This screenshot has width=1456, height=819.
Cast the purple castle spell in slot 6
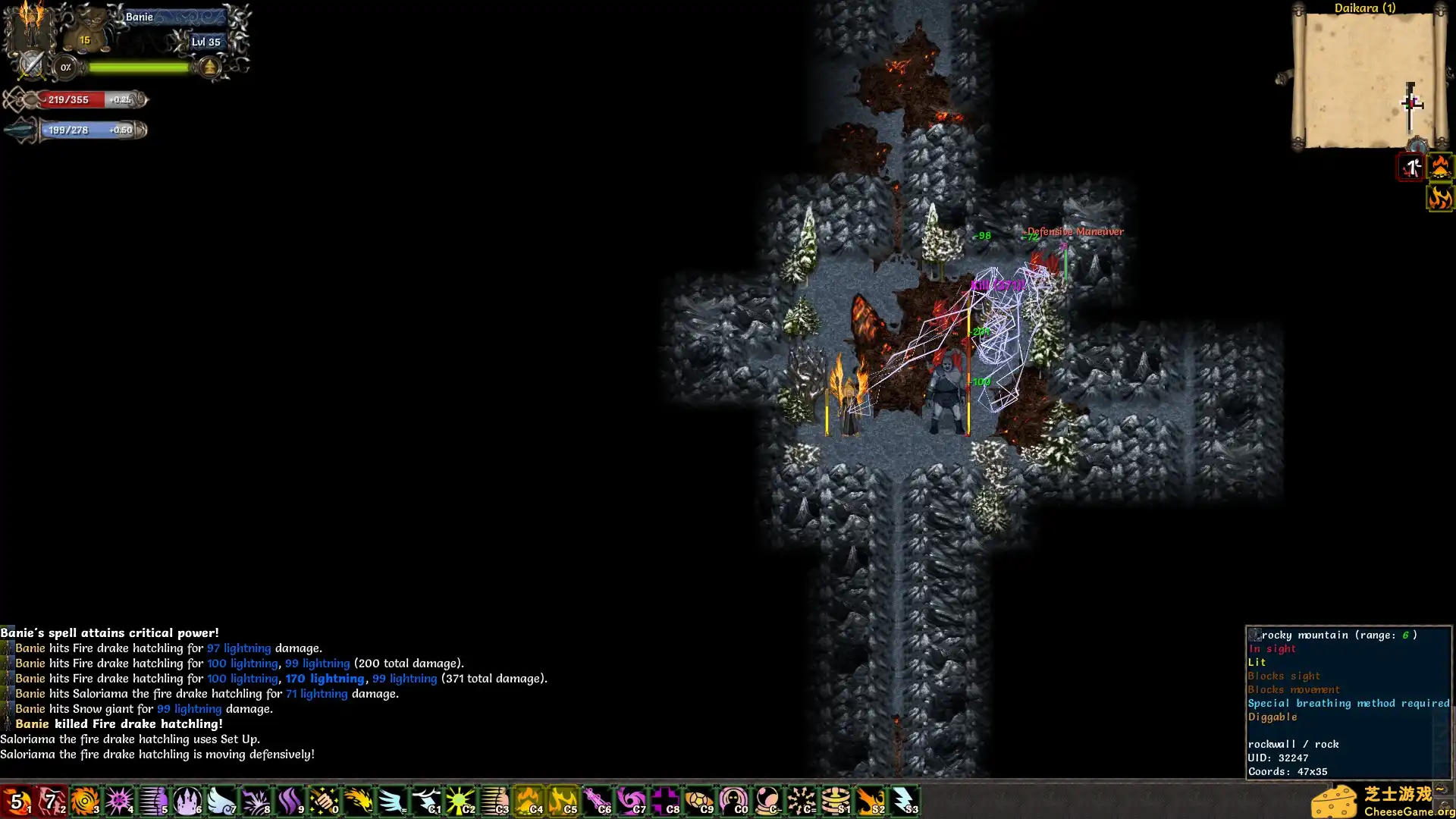pos(187,801)
